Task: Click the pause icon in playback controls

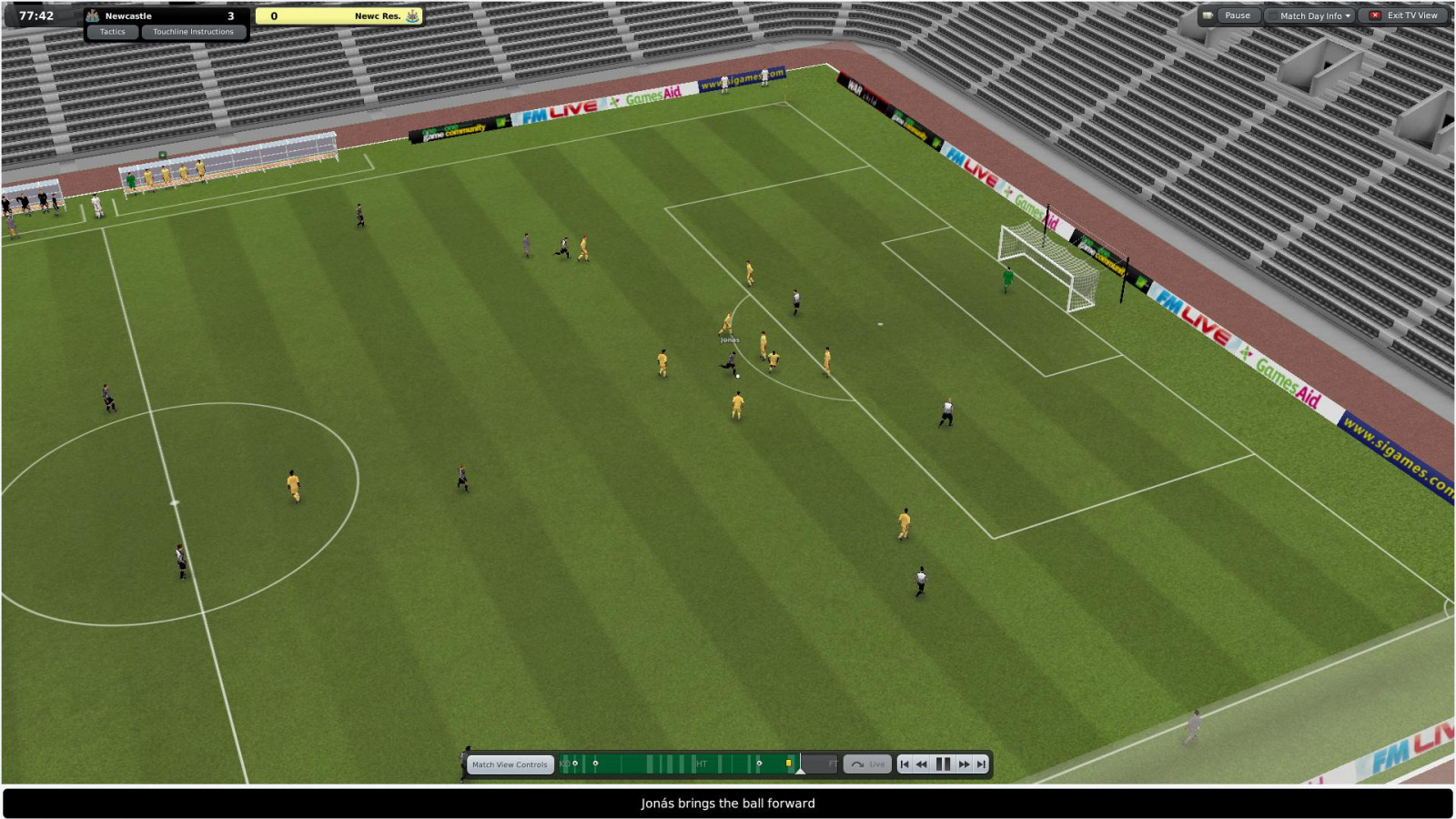Action: coord(943,764)
